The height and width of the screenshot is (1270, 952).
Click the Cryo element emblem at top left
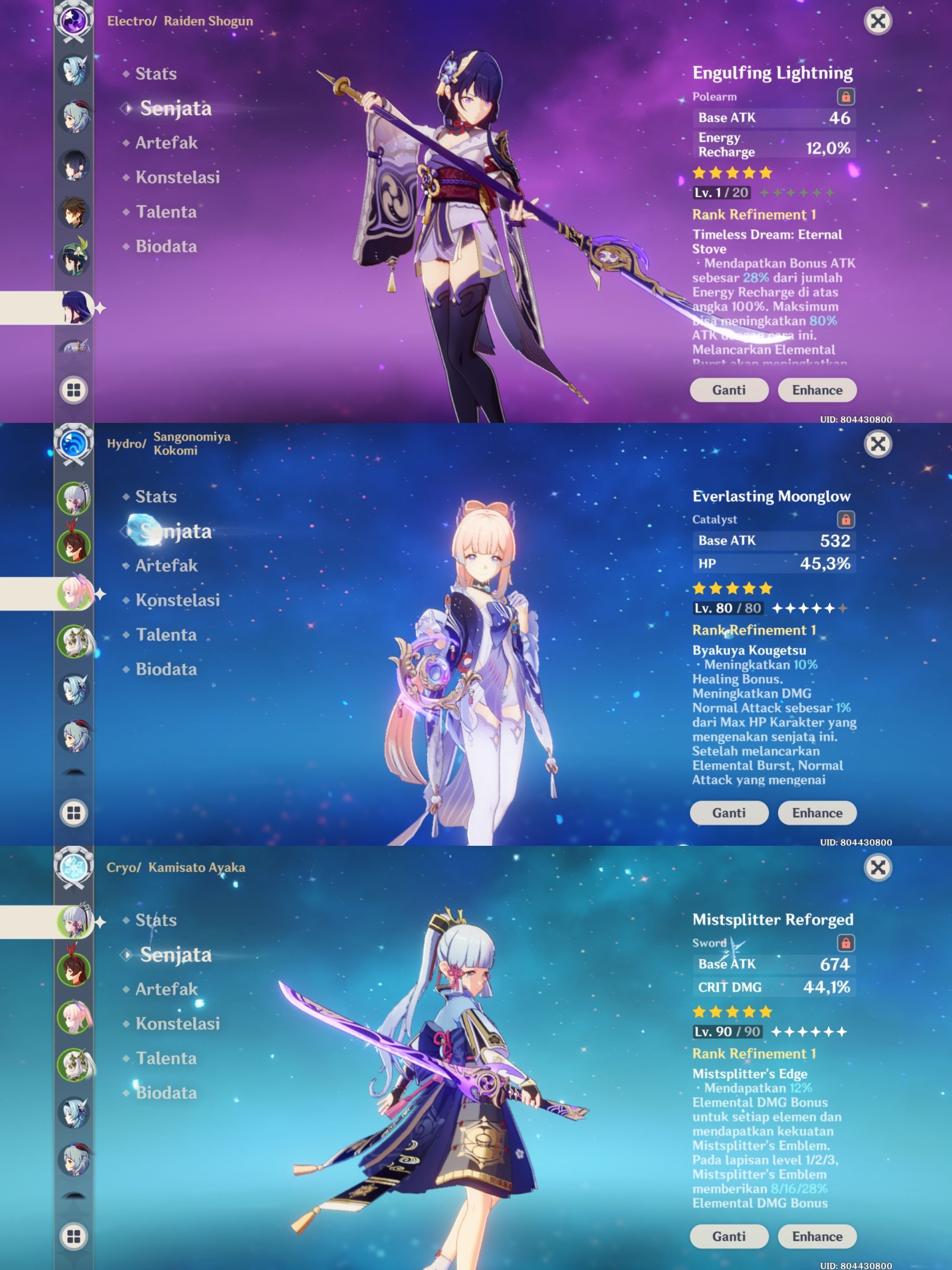[x=74, y=868]
